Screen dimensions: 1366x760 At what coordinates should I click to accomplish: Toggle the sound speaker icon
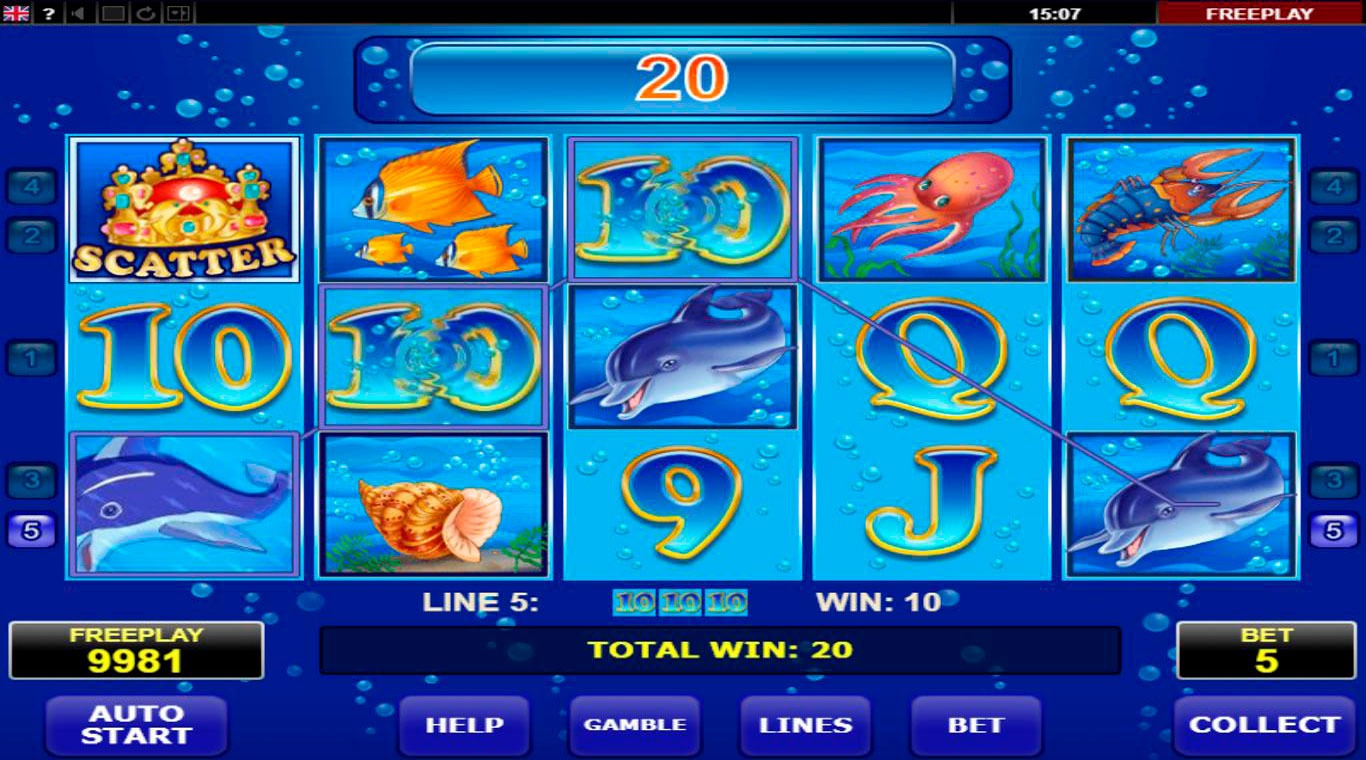click(x=80, y=13)
